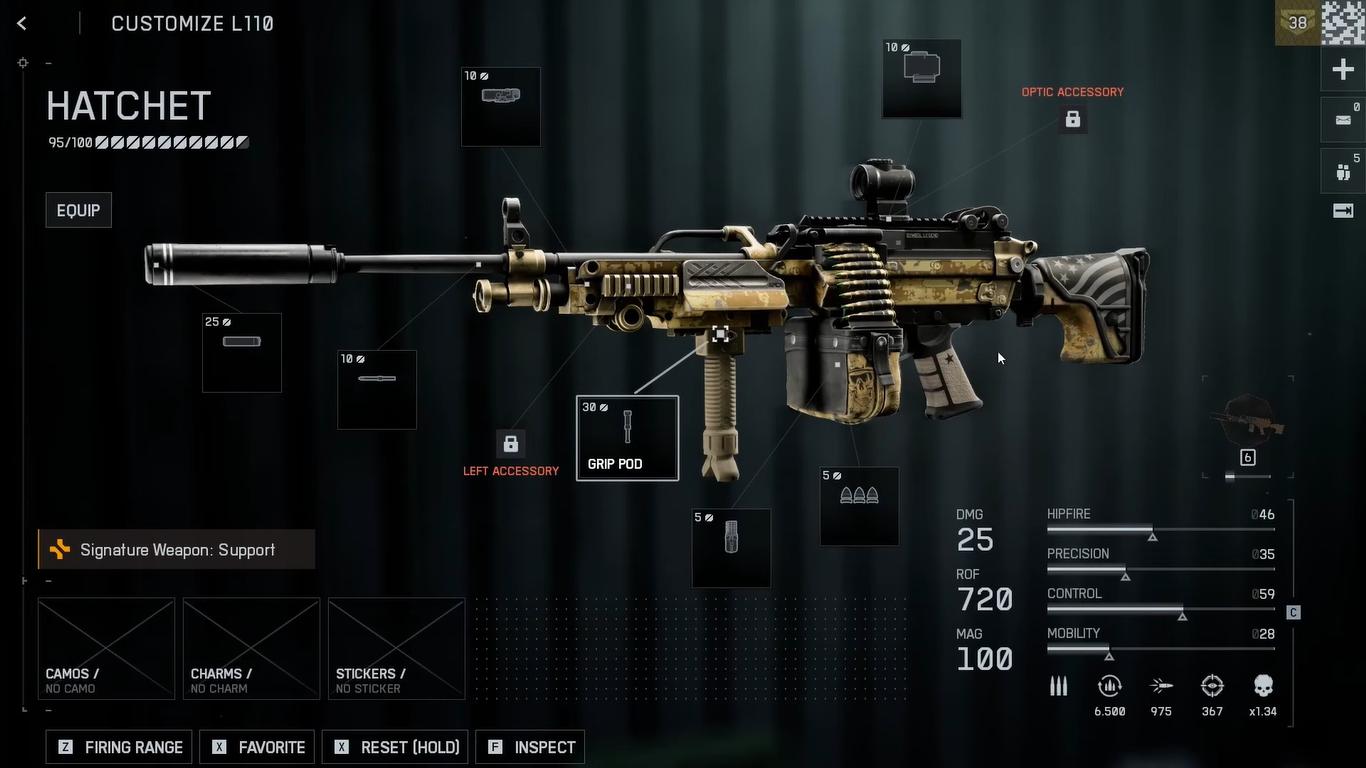Click the locked Optic Accessory slot
1366x768 pixels.
(x=1072, y=120)
